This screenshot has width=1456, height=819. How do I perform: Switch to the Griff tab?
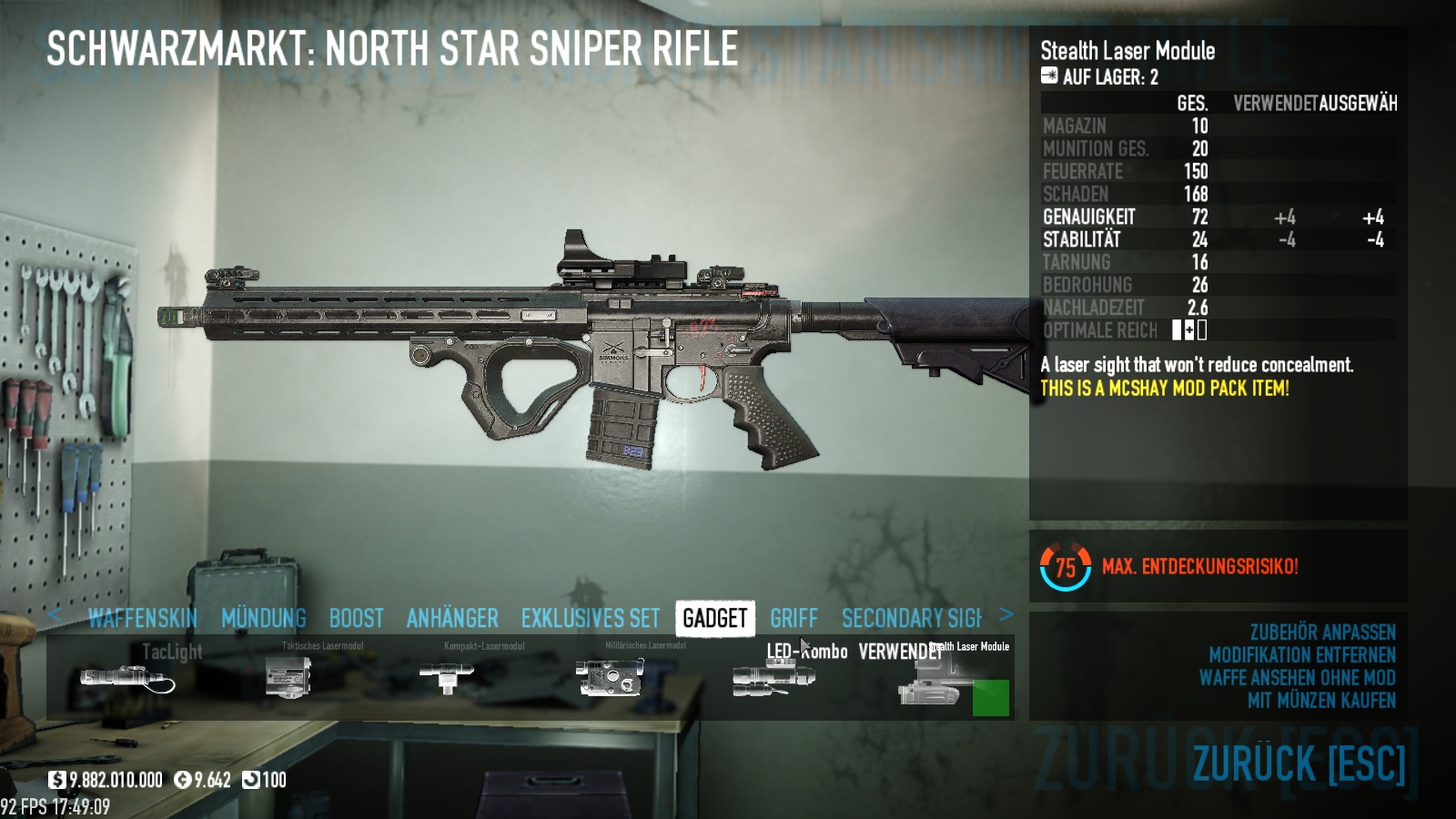click(794, 619)
